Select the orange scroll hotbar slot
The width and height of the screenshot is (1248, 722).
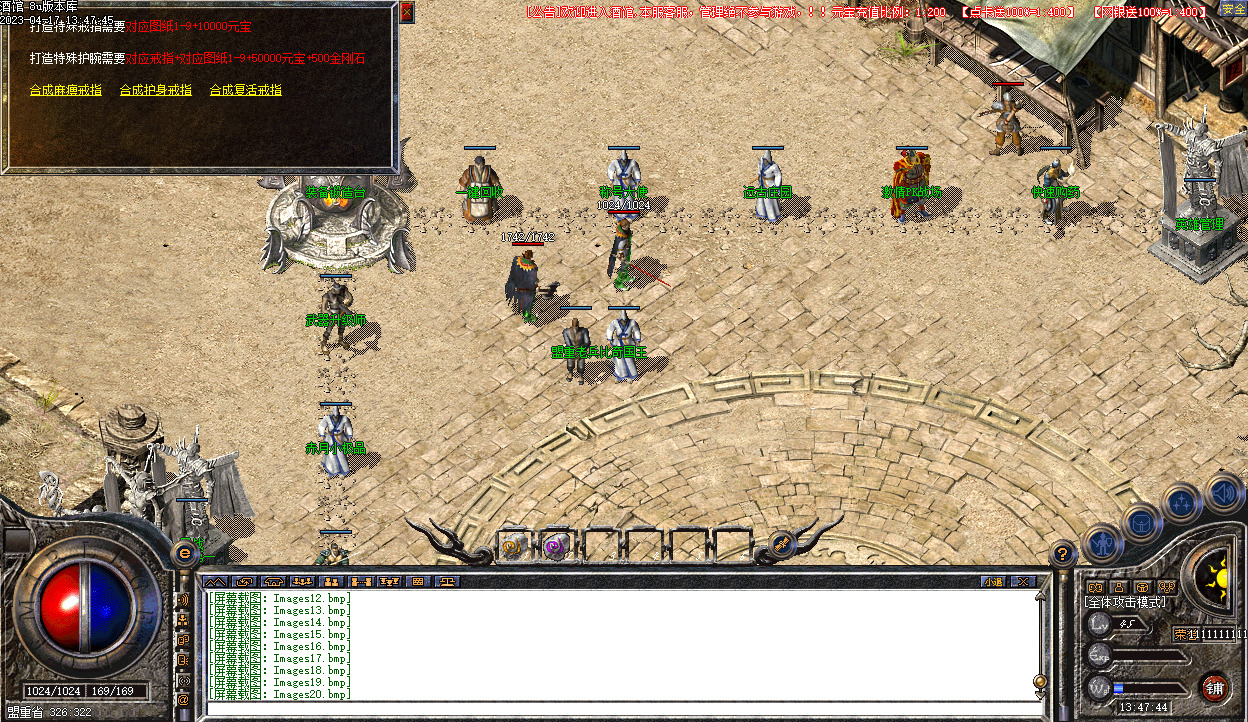tap(513, 546)
